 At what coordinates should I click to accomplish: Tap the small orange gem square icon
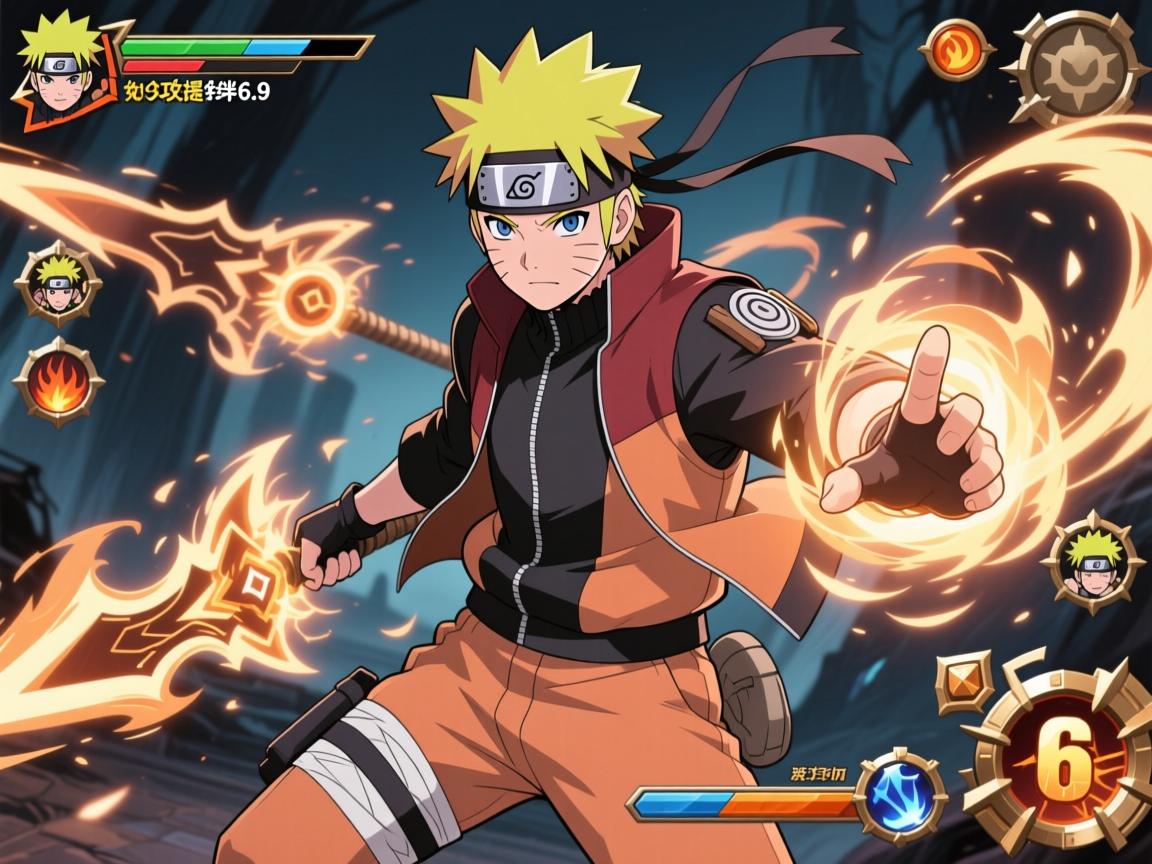tap(965, 682)
